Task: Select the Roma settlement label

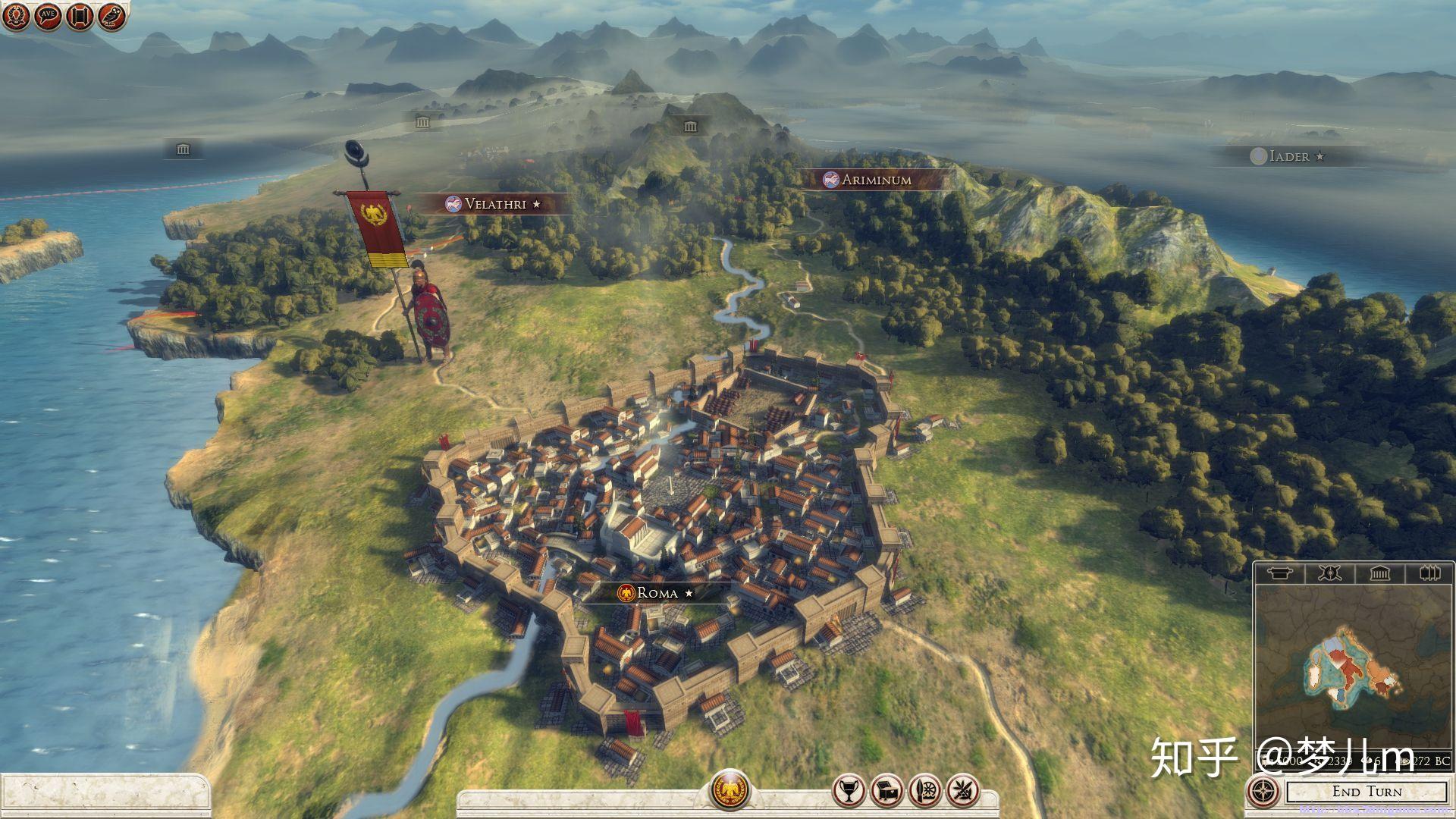Action: point(657,593)
